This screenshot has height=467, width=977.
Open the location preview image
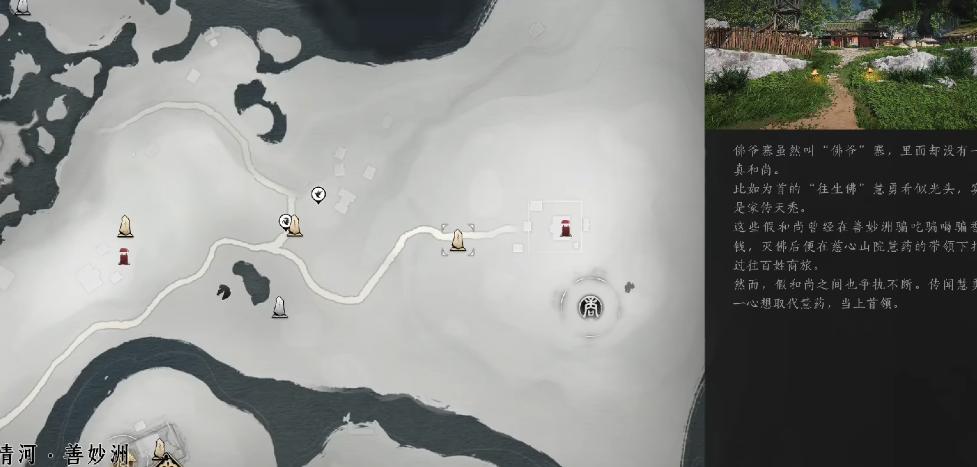pyautogui.click(x=840, y=63)
